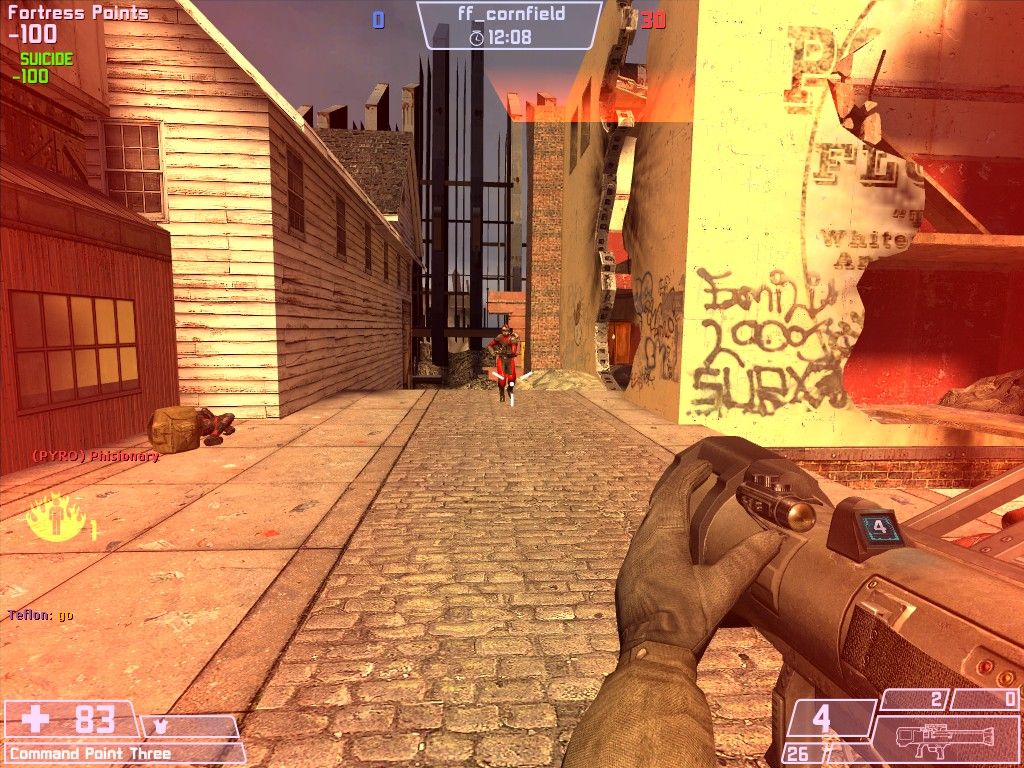Click the armor icon beside health
The image size is (1024, 768).
tap(160, 725)
